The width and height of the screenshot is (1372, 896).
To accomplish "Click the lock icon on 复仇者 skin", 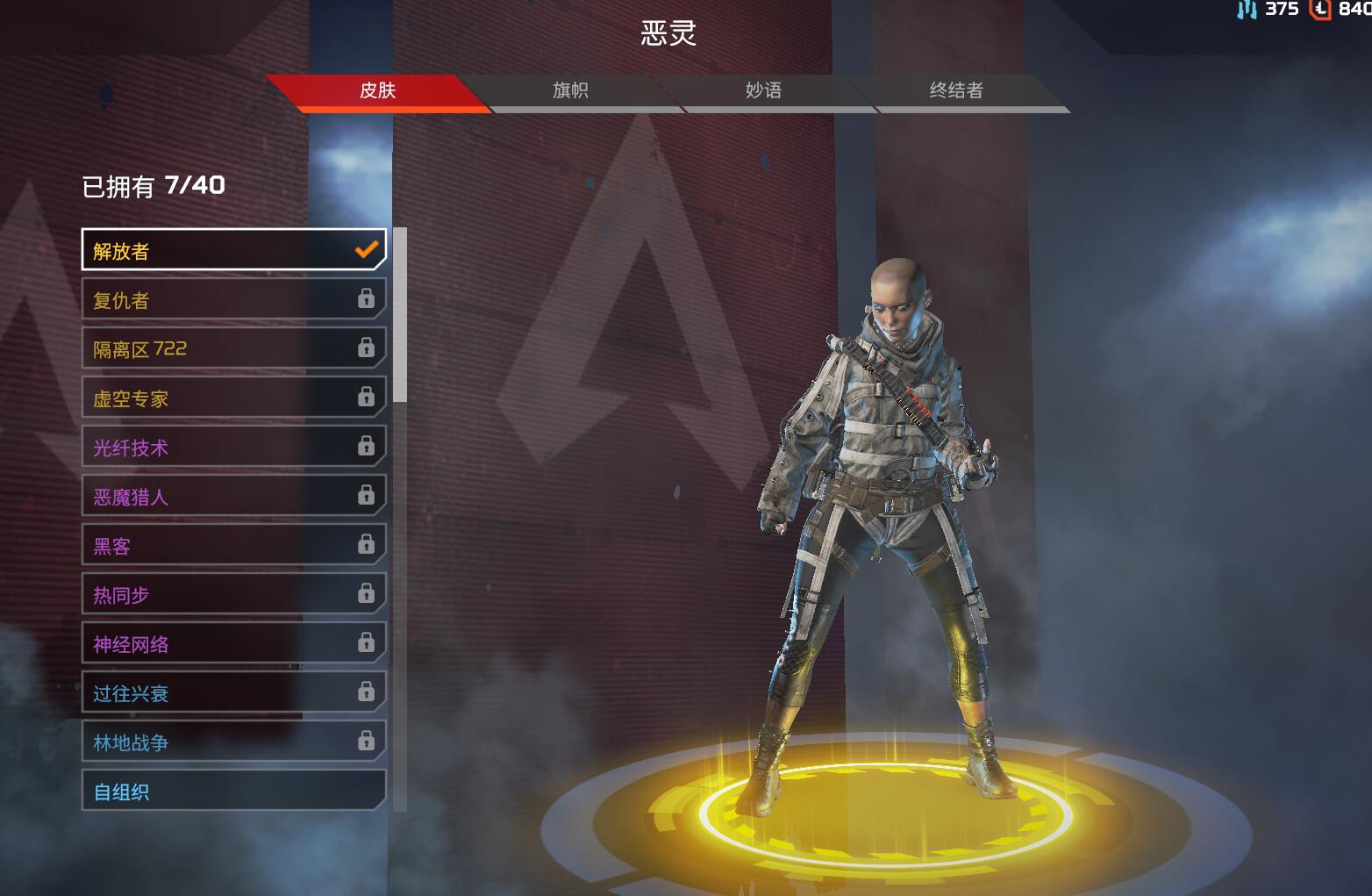I will [366, 298].
